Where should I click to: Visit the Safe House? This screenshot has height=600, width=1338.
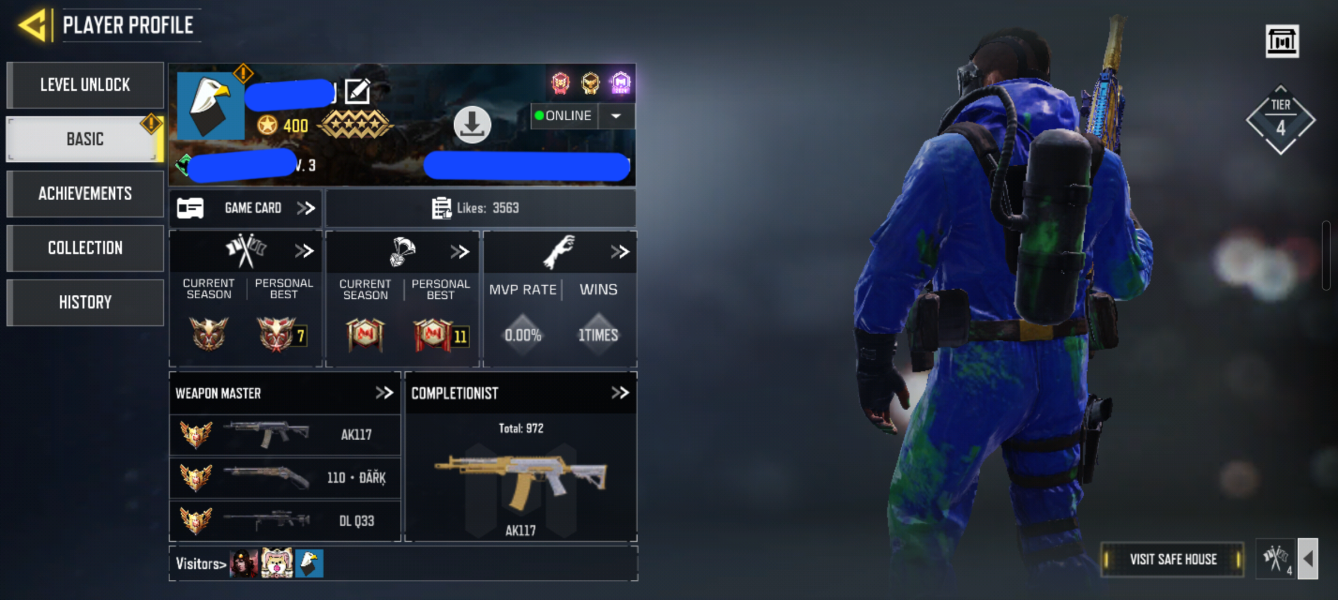click(x=1173, y=559)
